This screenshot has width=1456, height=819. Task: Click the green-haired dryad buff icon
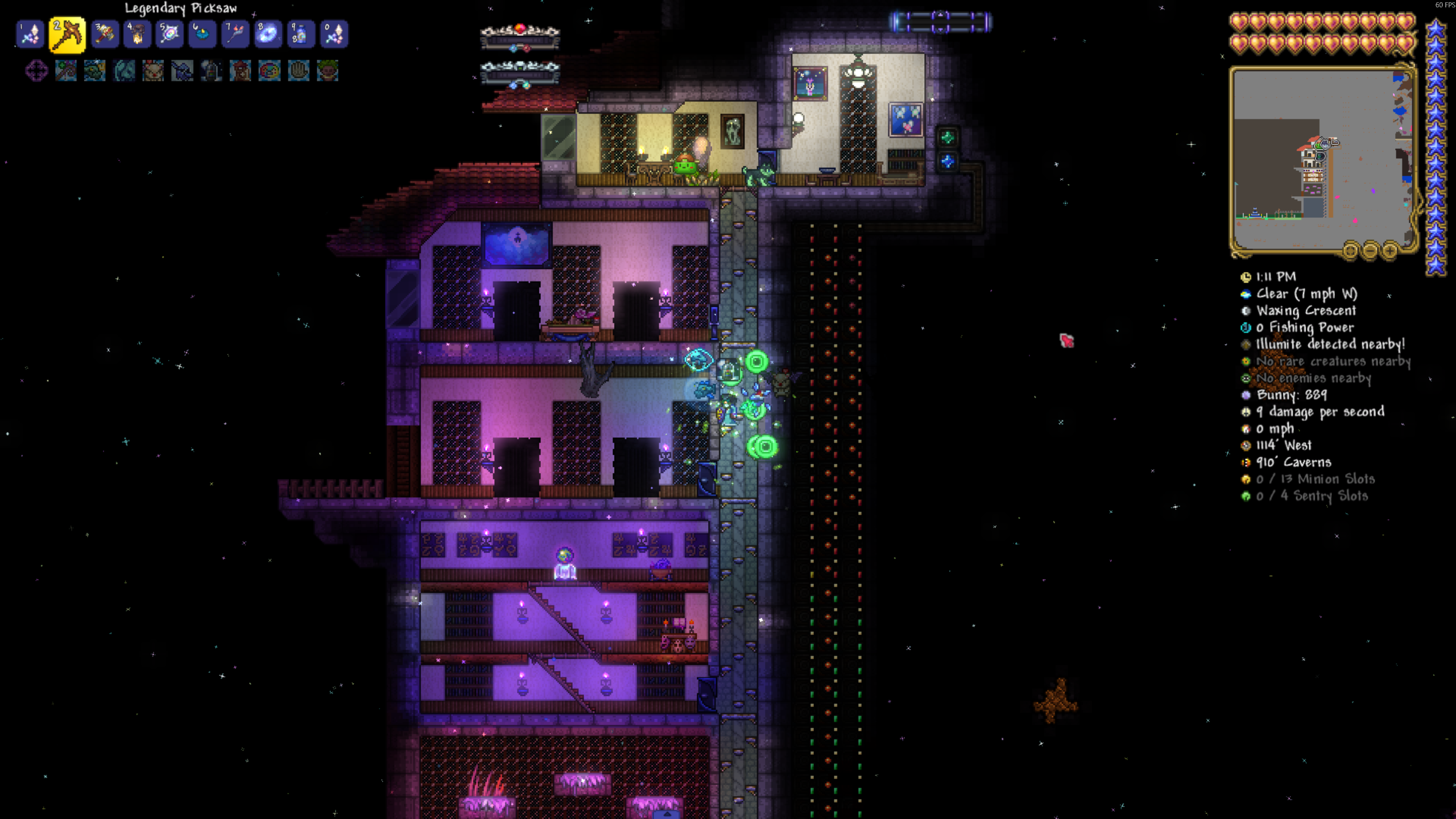328,71
